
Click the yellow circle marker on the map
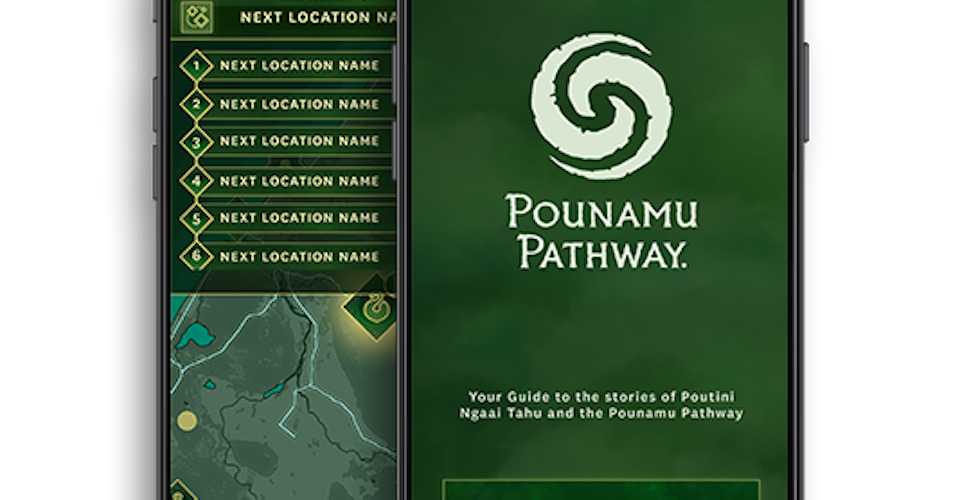pos(187,420)
